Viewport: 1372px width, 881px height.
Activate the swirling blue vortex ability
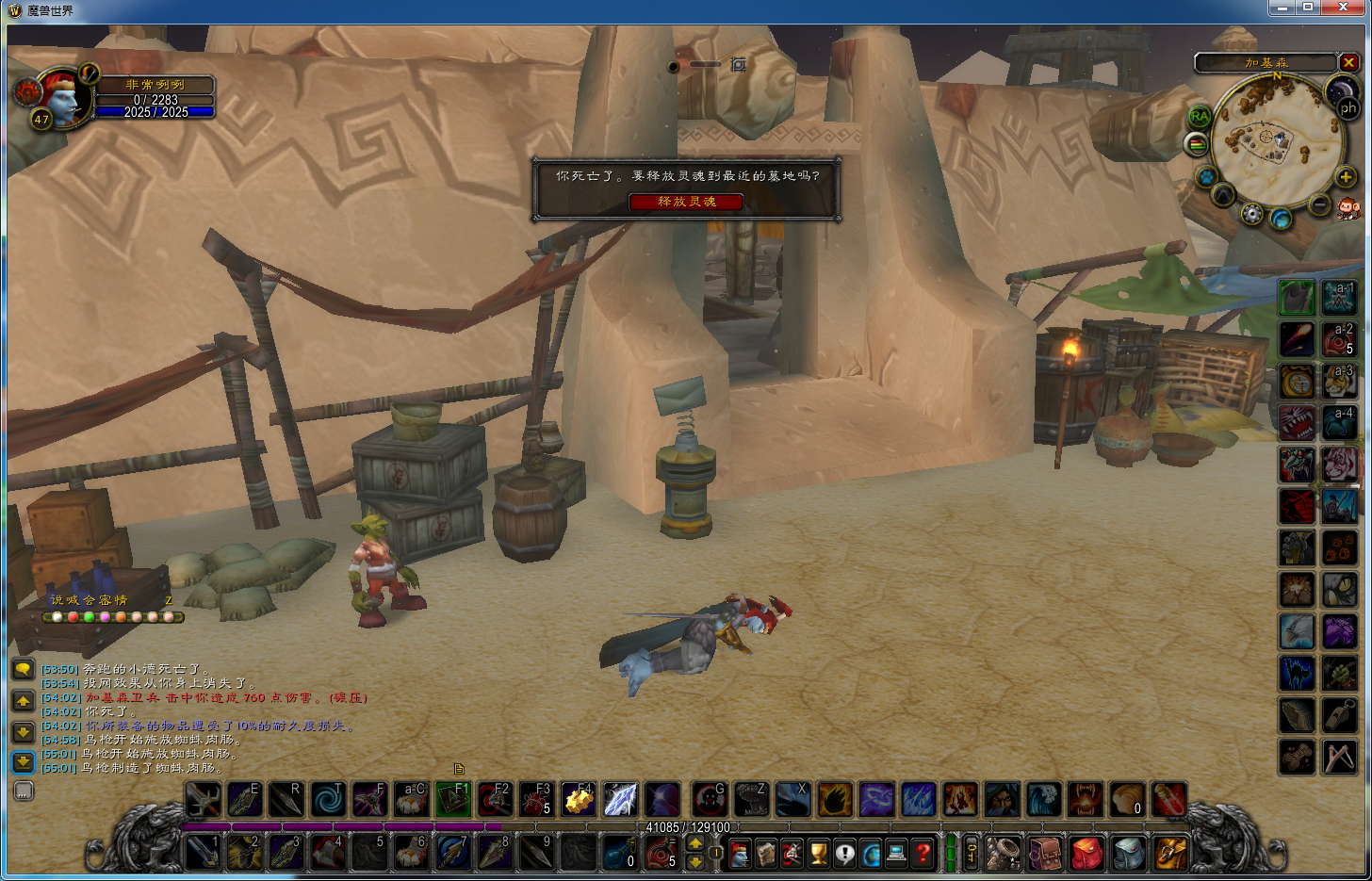pyautogui.click(x=328, y=800)
